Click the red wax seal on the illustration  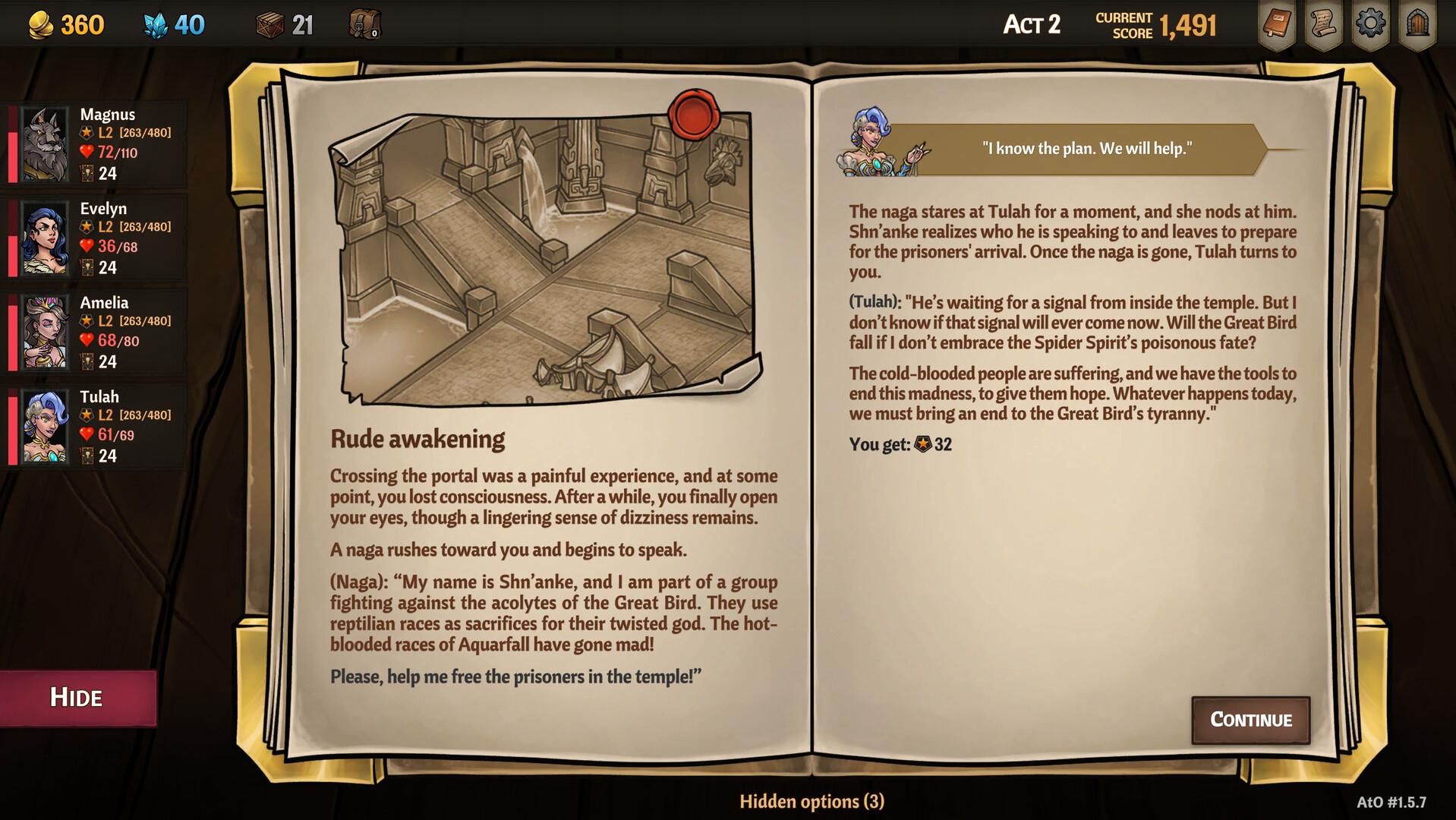pyautogui.click(x=693, y=115)
